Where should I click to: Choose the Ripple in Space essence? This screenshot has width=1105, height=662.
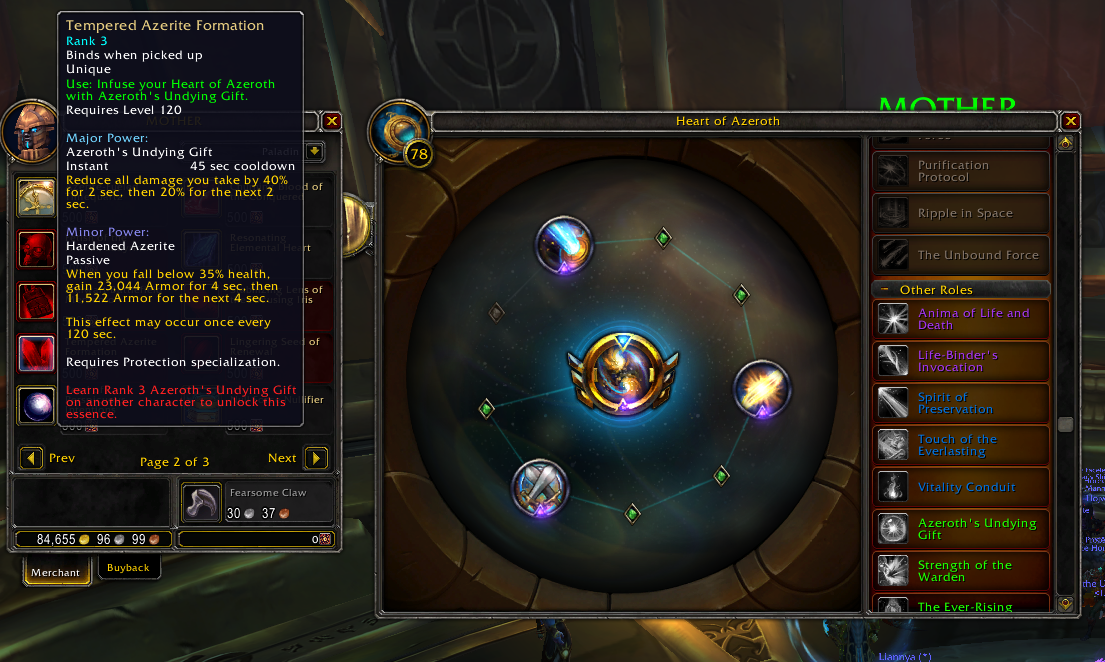click(962, 213)
